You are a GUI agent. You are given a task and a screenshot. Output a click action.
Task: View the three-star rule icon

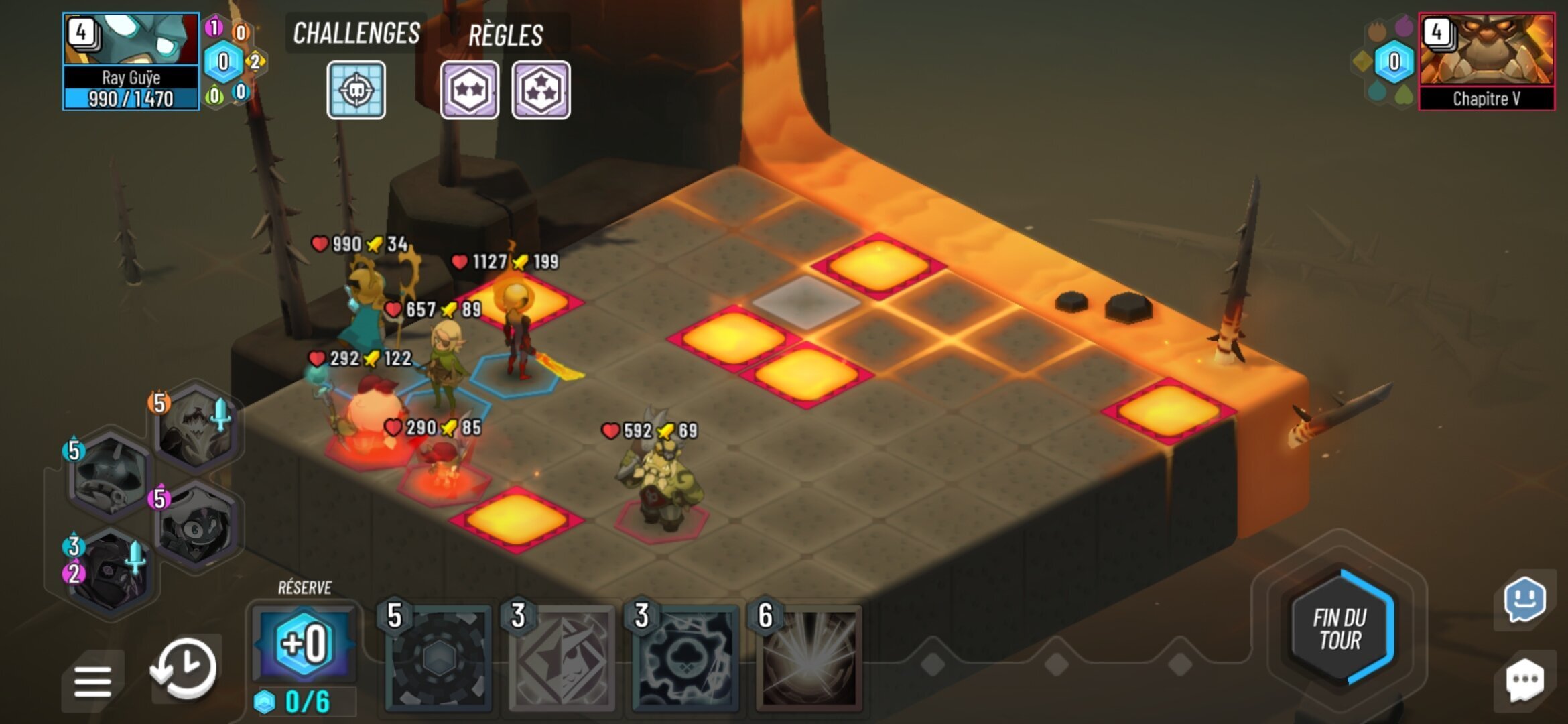click(541, 90)
